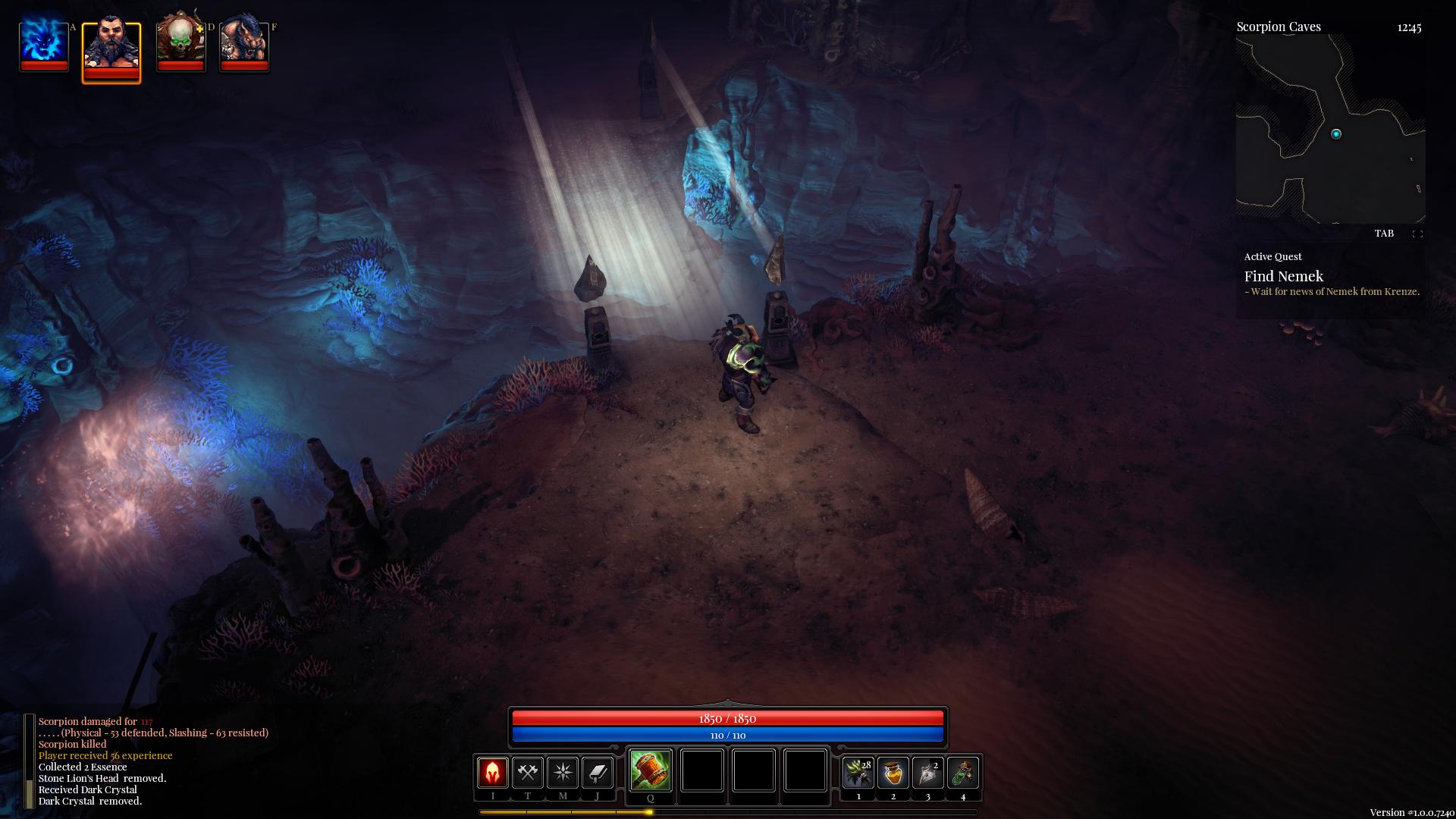Screen dimensions: 1456x819
Task: Open the Find Nemek active quest
Action: tap(1283, 277)
